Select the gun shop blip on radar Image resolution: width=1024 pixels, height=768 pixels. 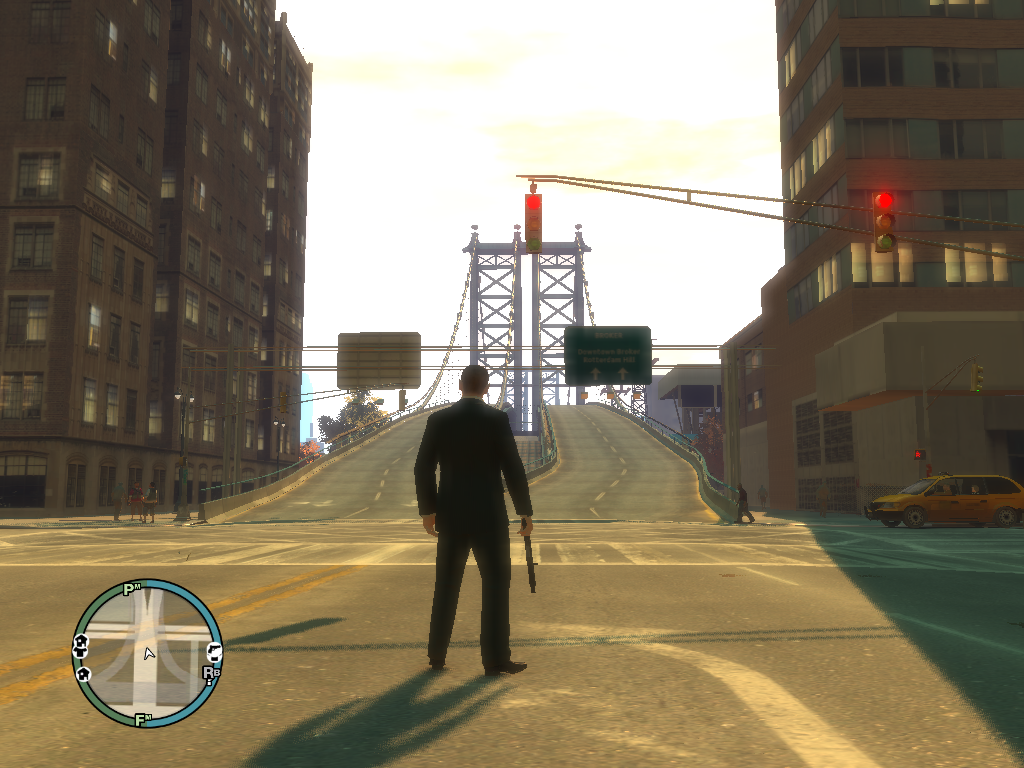point(212,650)
